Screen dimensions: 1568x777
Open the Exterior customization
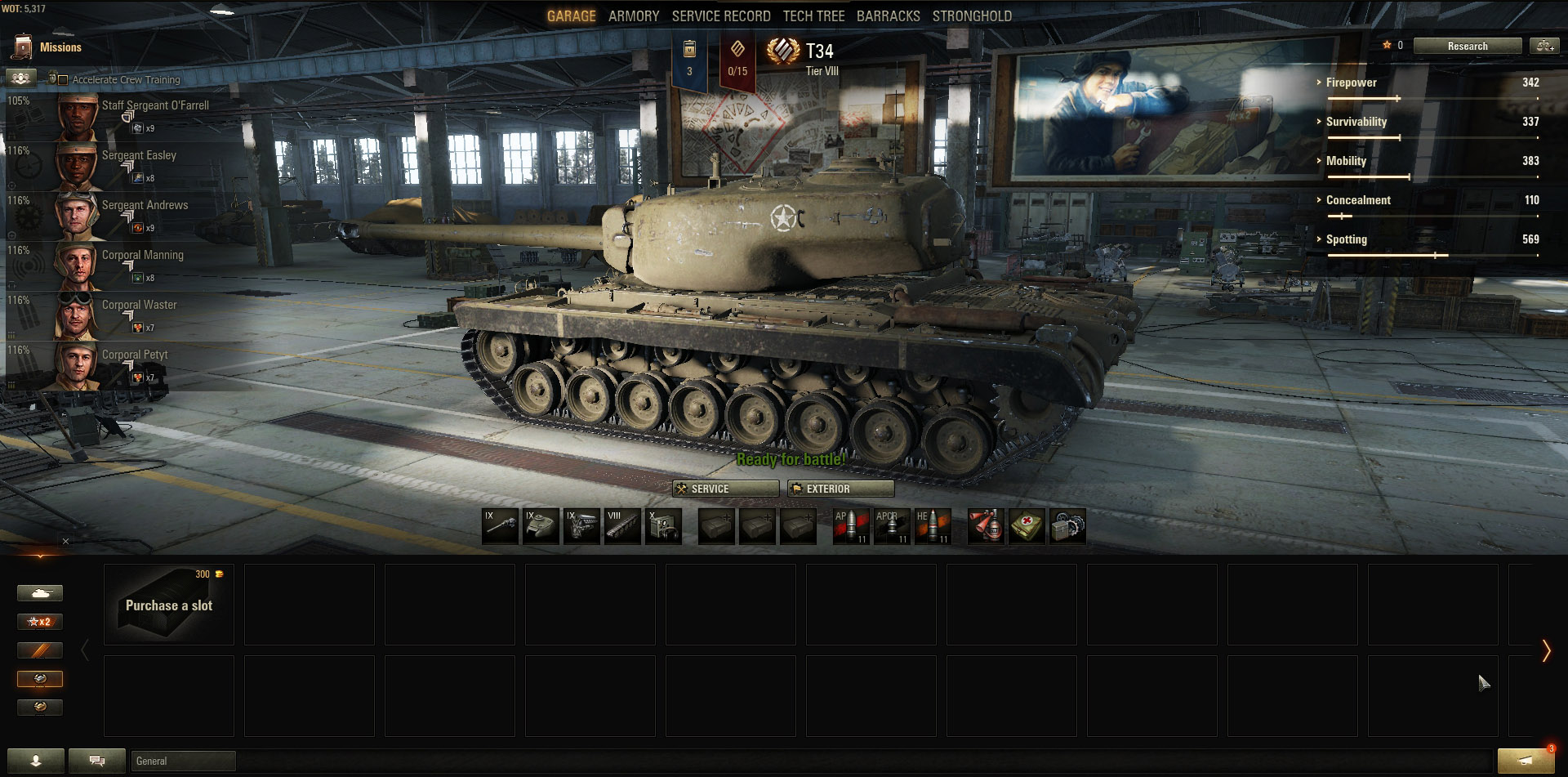coord(840,489)
